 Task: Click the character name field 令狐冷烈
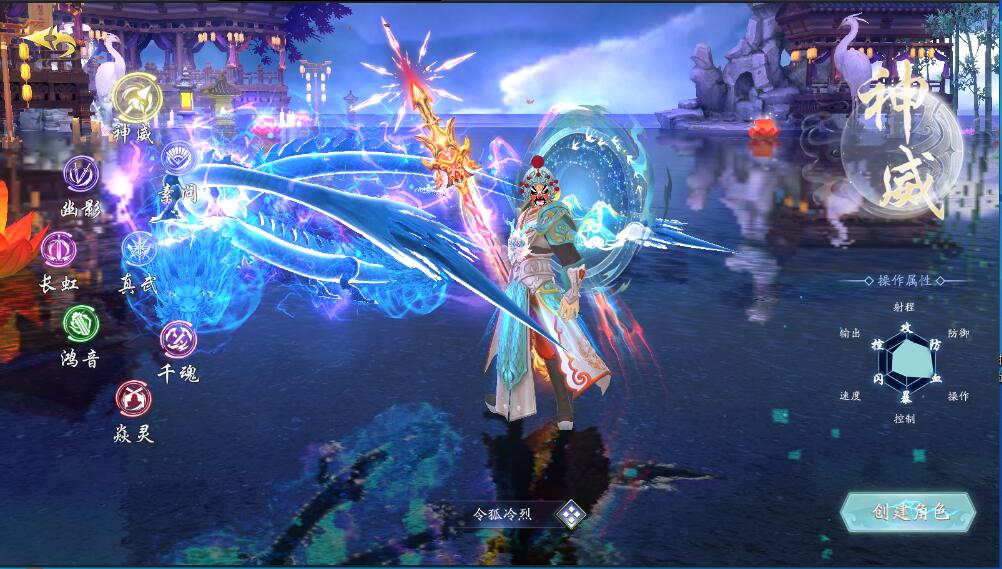click(502, 515)
